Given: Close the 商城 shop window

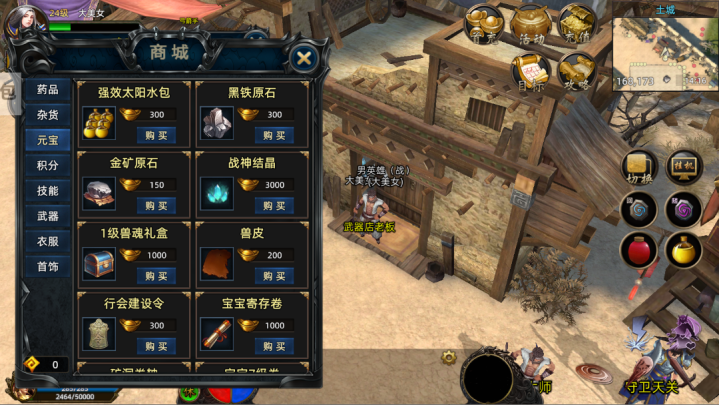Looking at the screenshot, I should click(306, 57).
